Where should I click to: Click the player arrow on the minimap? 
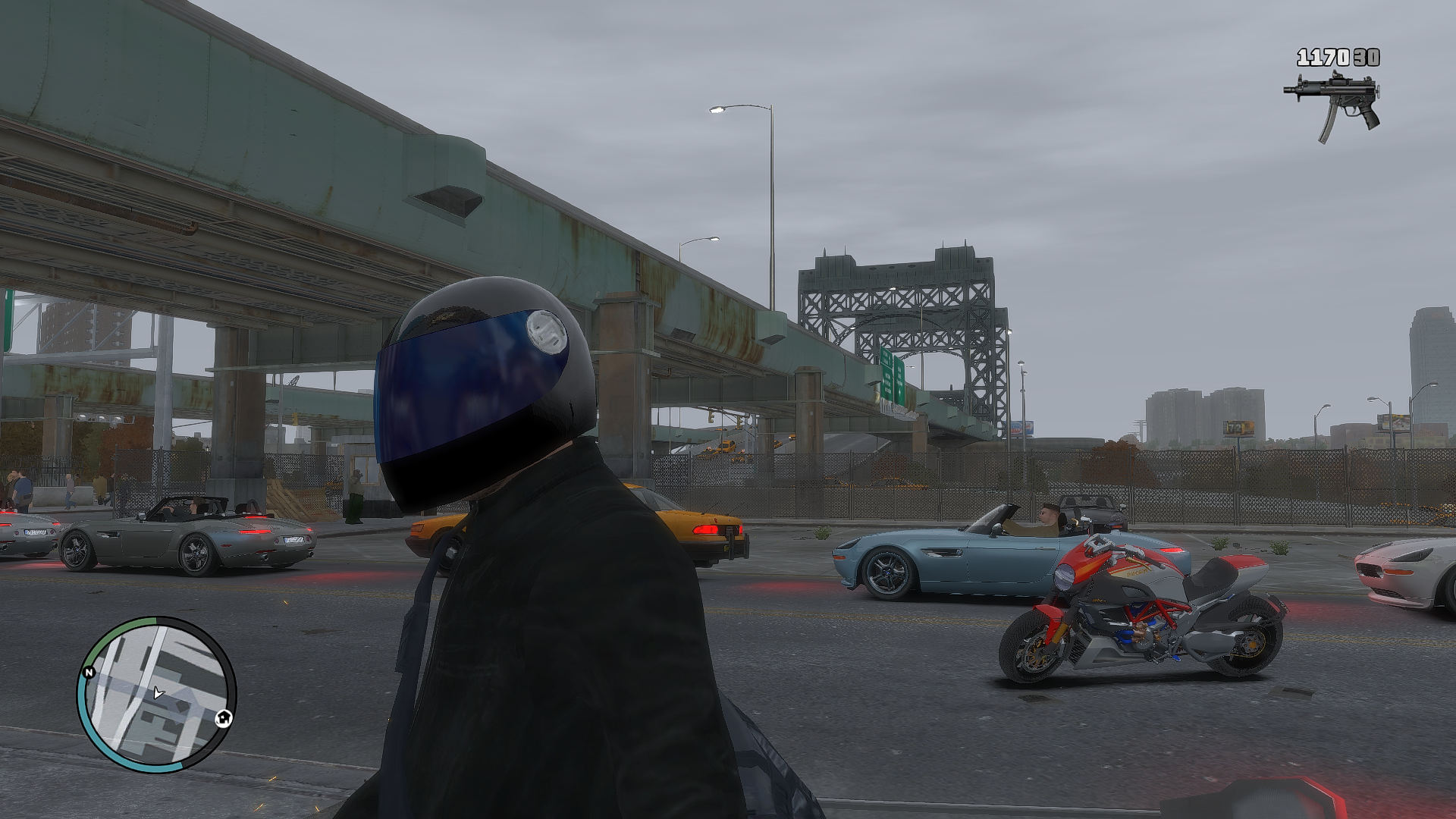(158, 692)
